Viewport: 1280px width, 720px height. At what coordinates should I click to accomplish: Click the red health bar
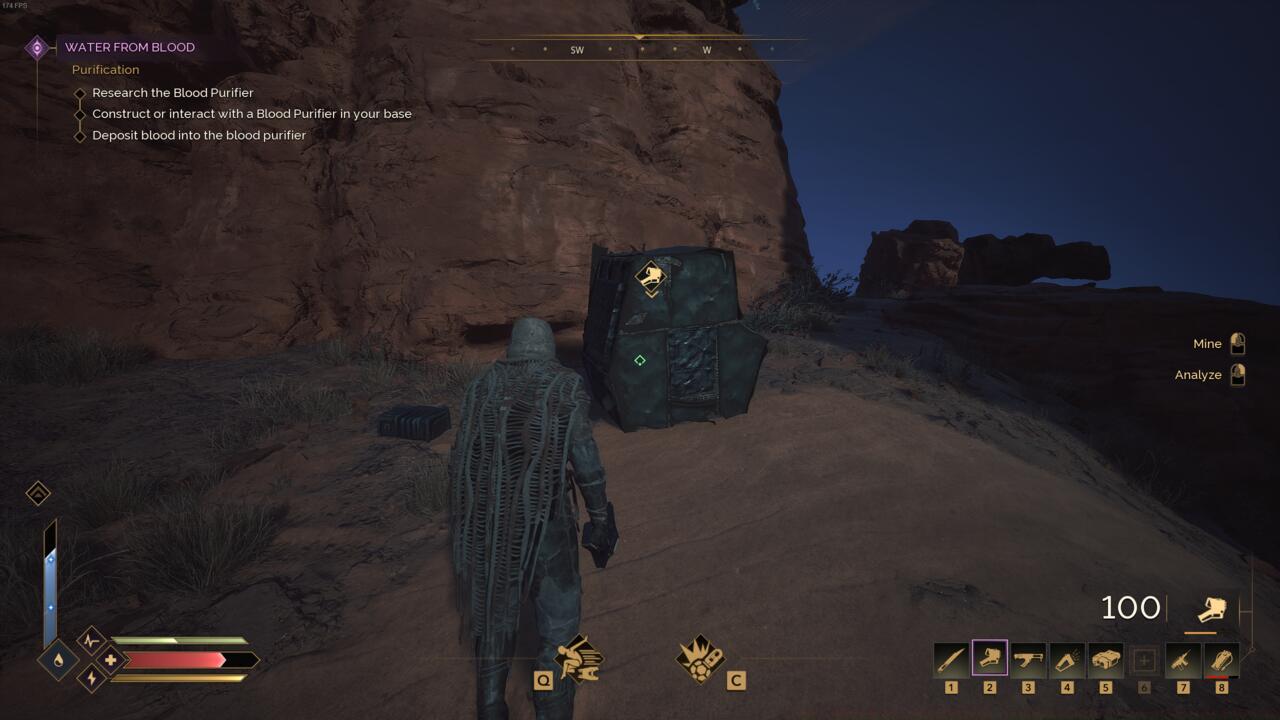(x=175, y=658)
